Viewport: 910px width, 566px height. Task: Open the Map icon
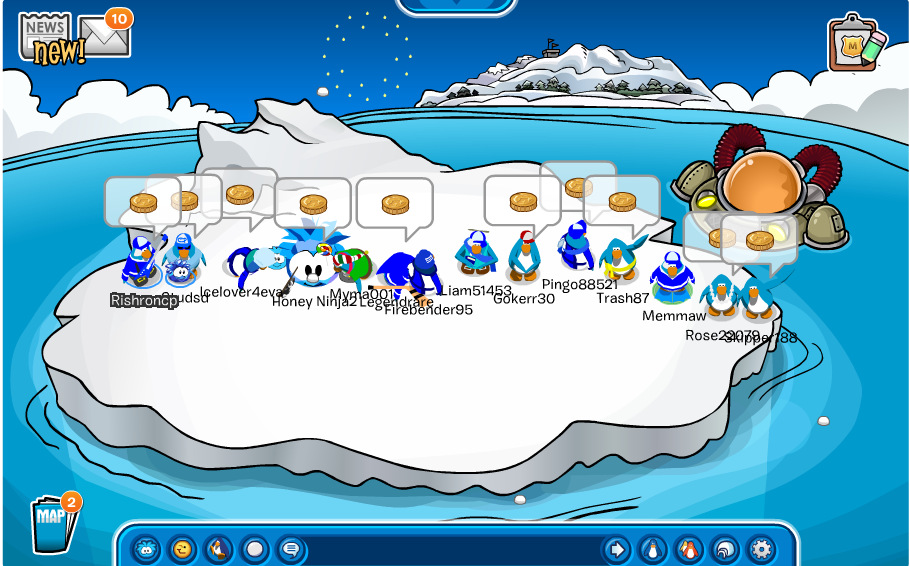click(x=52, y=520)
